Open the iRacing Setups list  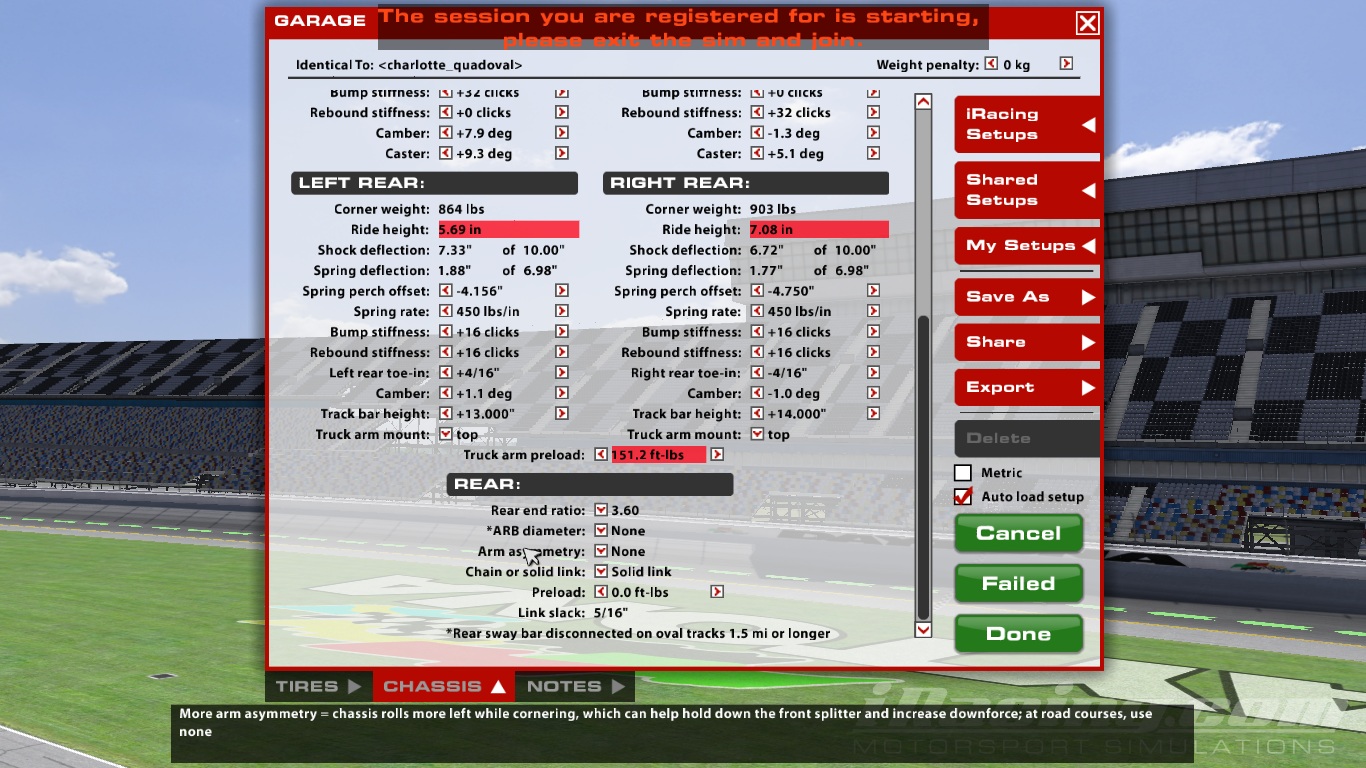1027,124
